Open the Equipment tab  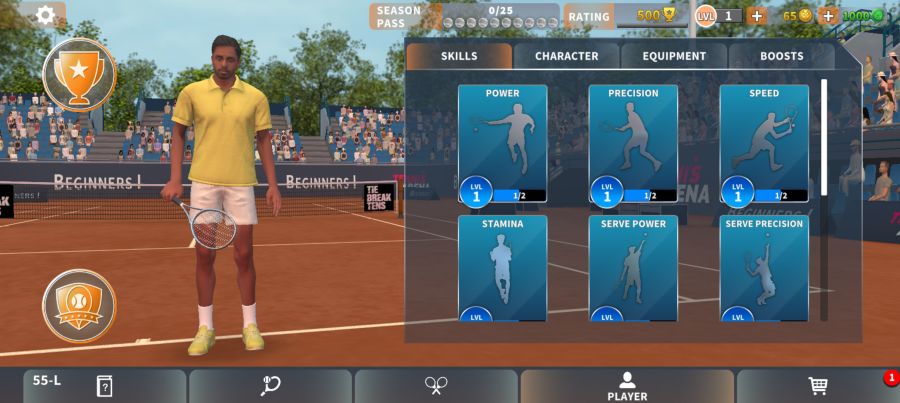coord(674,56)
